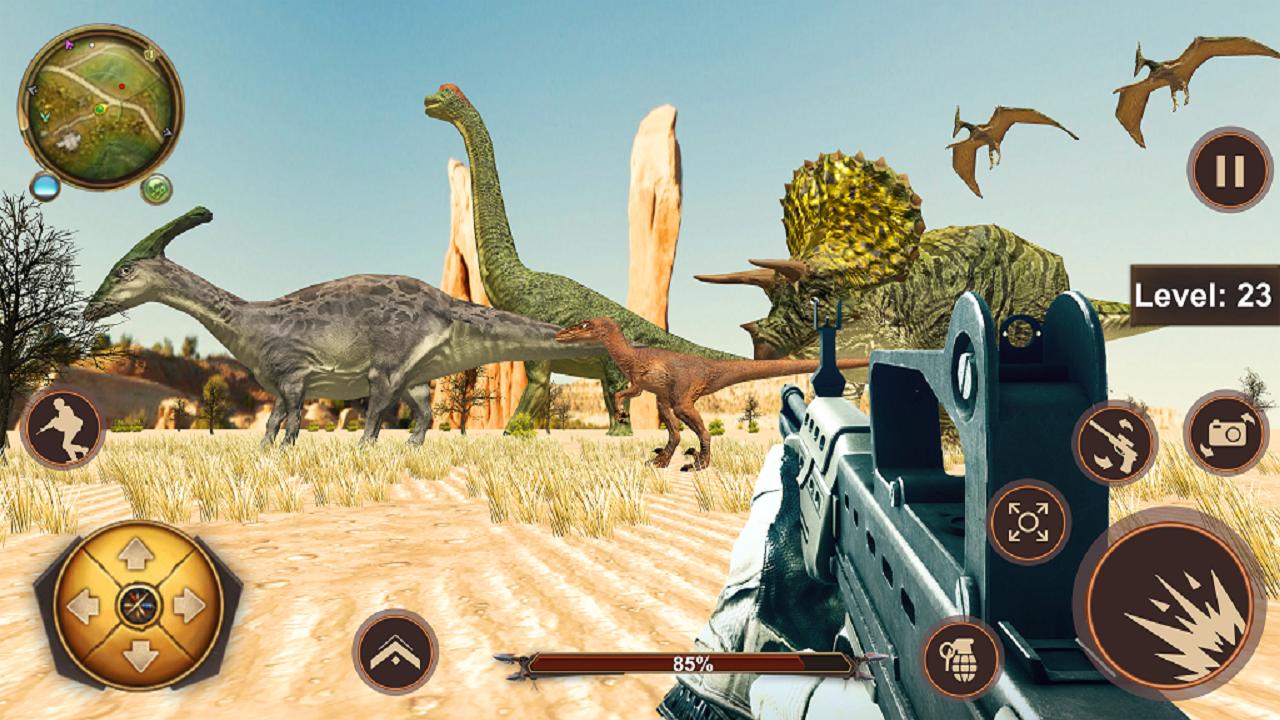Switch weapons using the gun swap icon
The height and width of the screenshot is (720, 1280).
pyautogui.click(x=1115, y=442)
